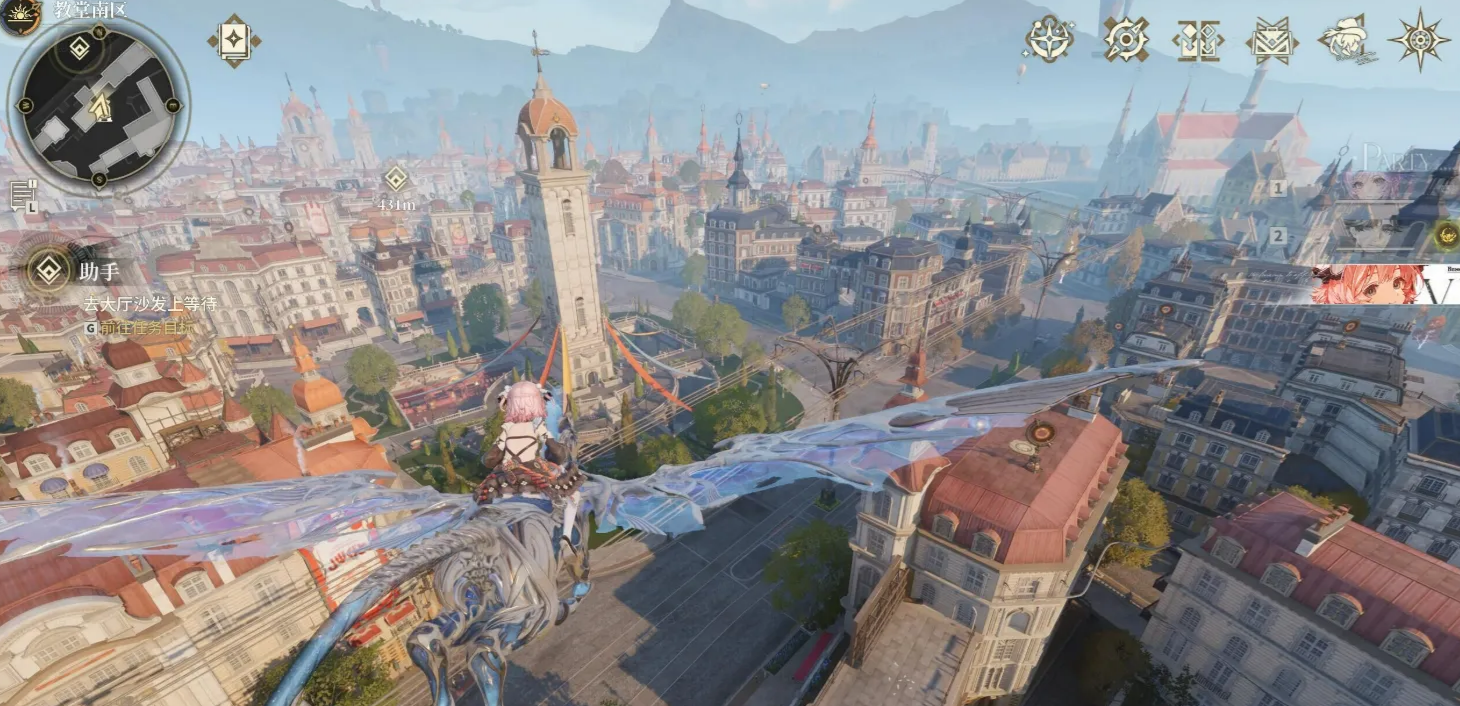This screenshot has height=706, width=1460.
Task: Open the twin diamond pillars menu icon
Action: (x=1197, y=41)
